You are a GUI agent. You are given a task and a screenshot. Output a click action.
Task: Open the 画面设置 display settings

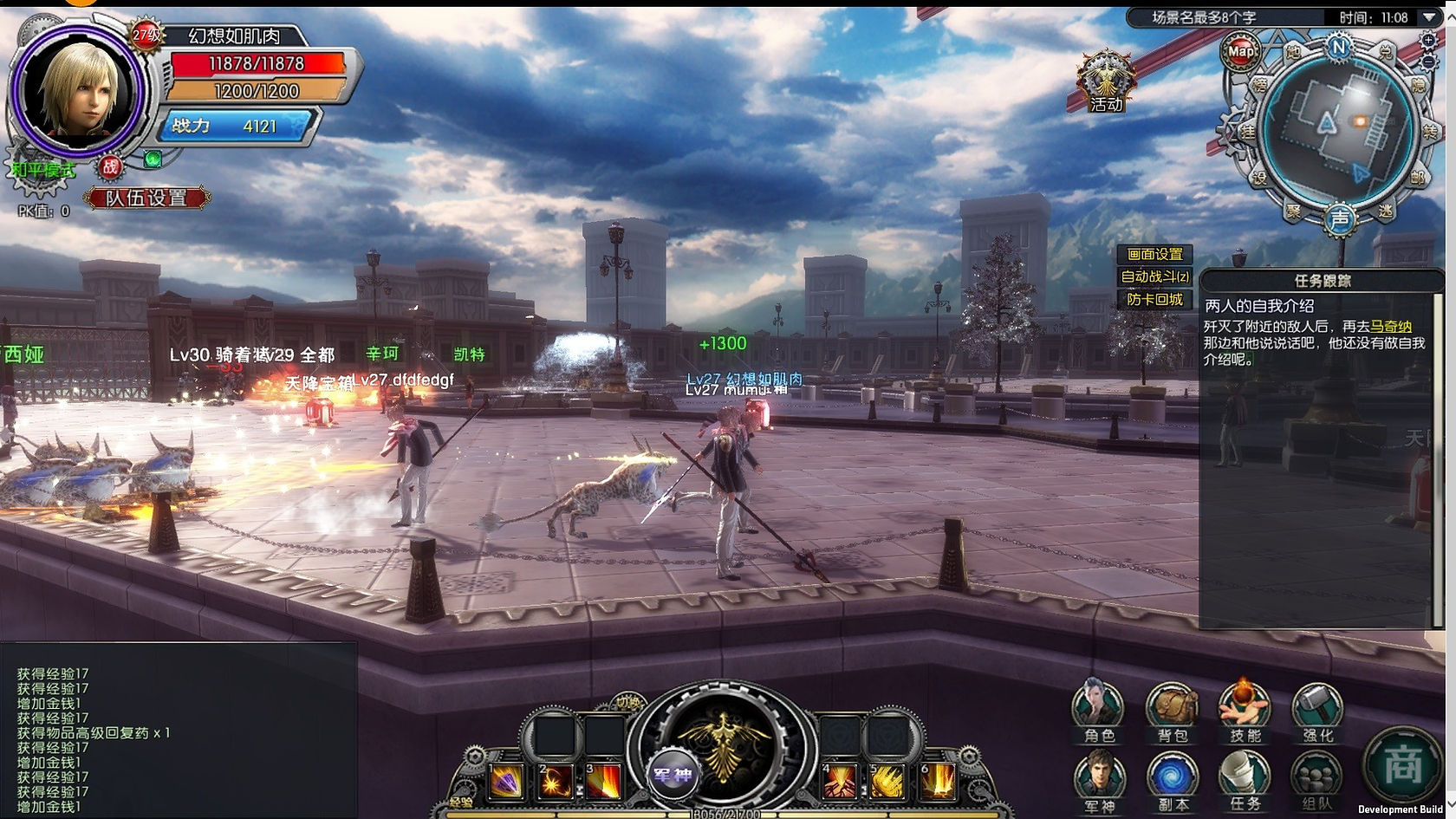click(x=1154, y=254)
